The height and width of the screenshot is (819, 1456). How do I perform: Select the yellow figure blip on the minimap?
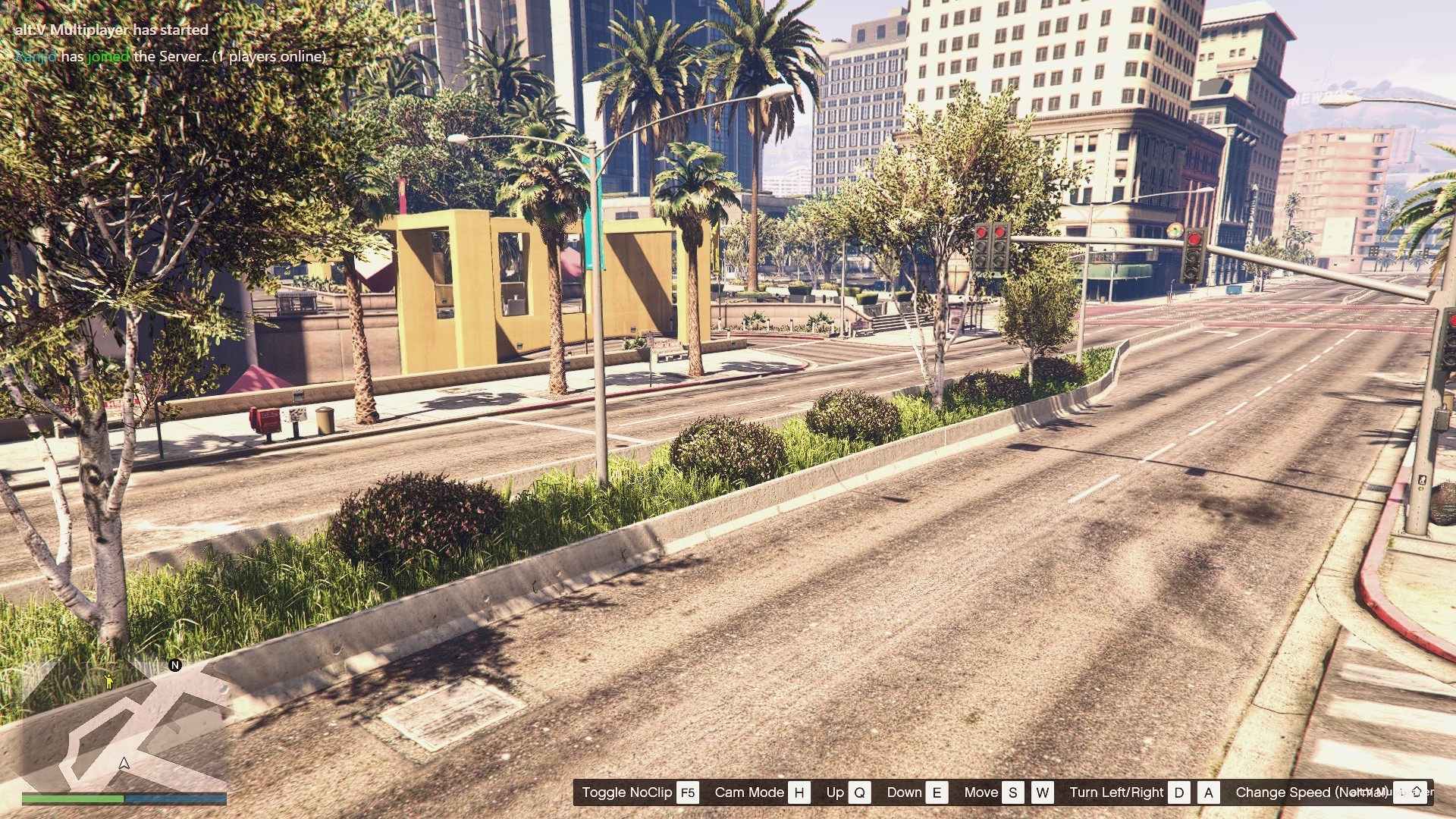109,680
